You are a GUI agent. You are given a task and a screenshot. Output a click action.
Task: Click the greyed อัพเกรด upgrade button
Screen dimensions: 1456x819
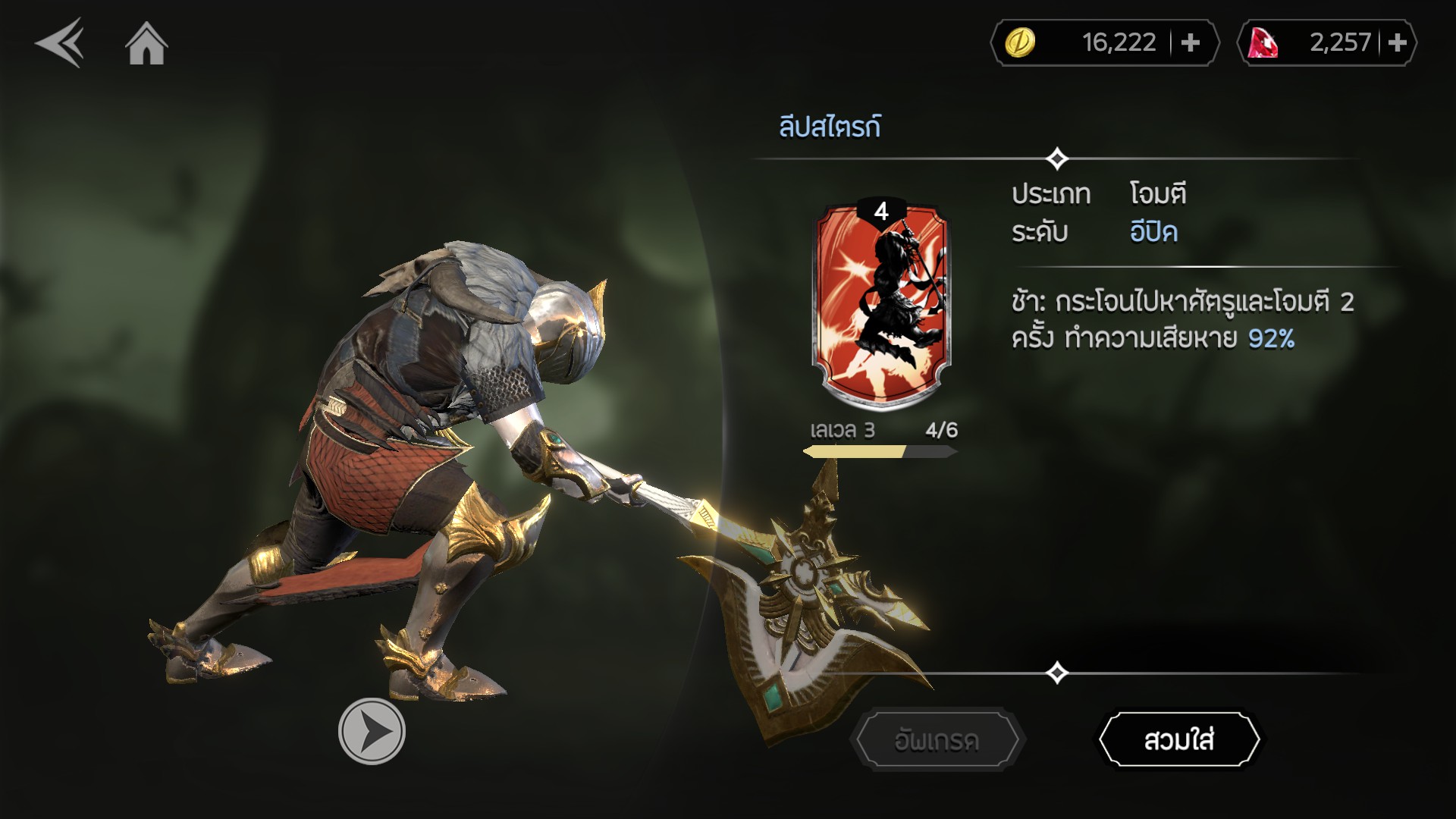click(x=937, y=739)
